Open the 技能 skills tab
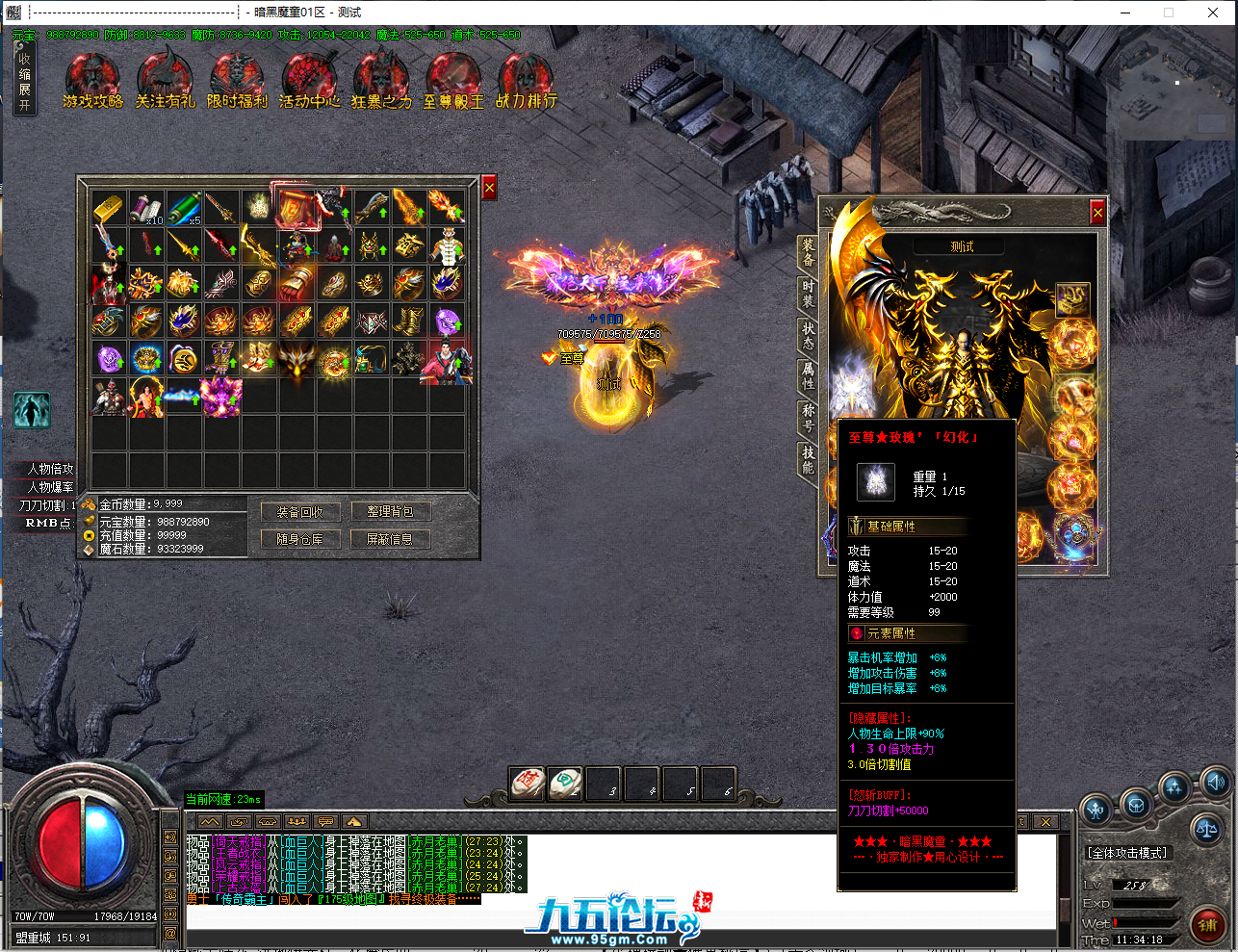Image resolution: width=1238 pixels, height=952 pixels. pos(809,459)
